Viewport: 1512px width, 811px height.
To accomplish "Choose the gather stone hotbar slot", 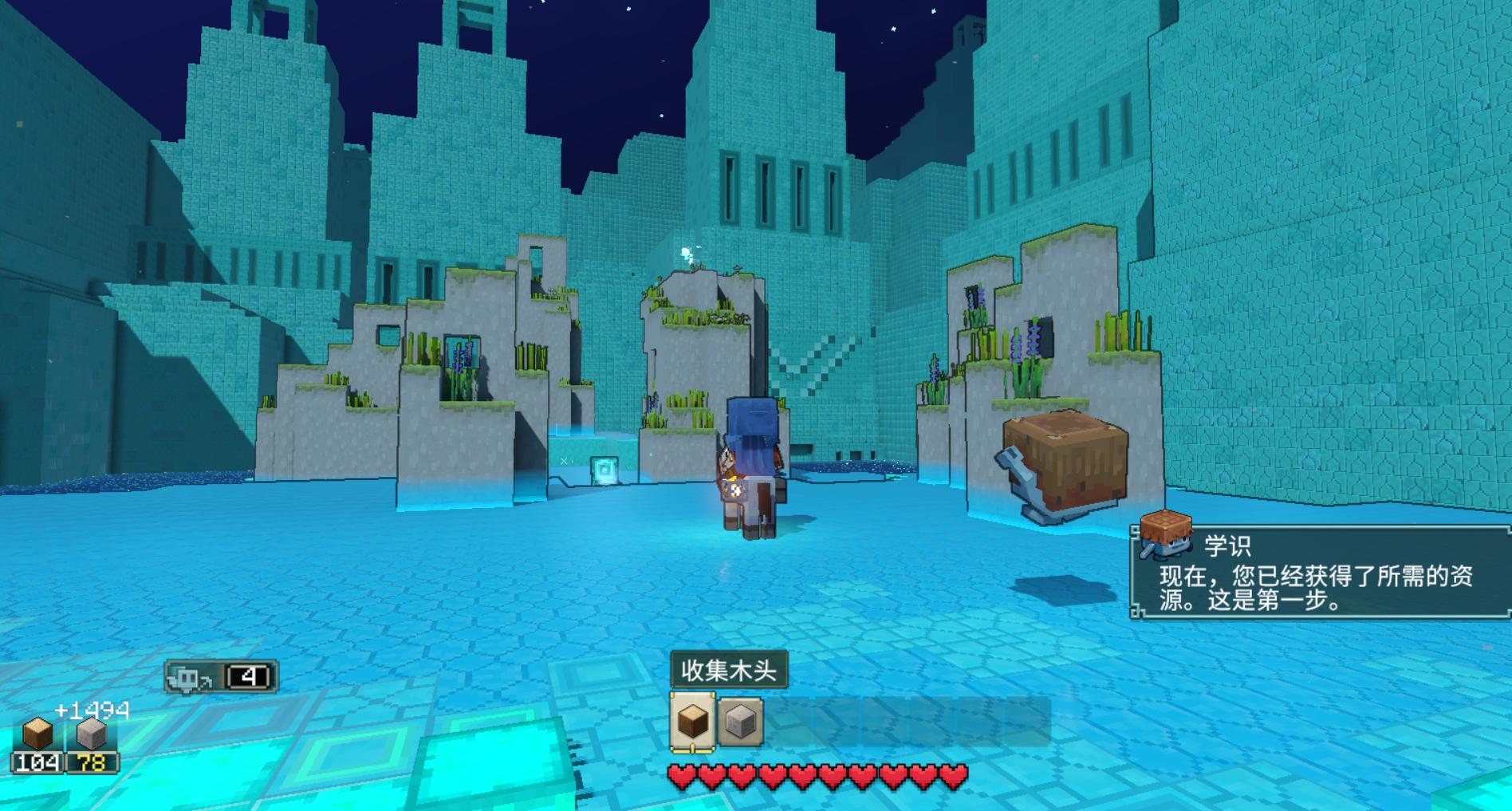I will (741, 722).
